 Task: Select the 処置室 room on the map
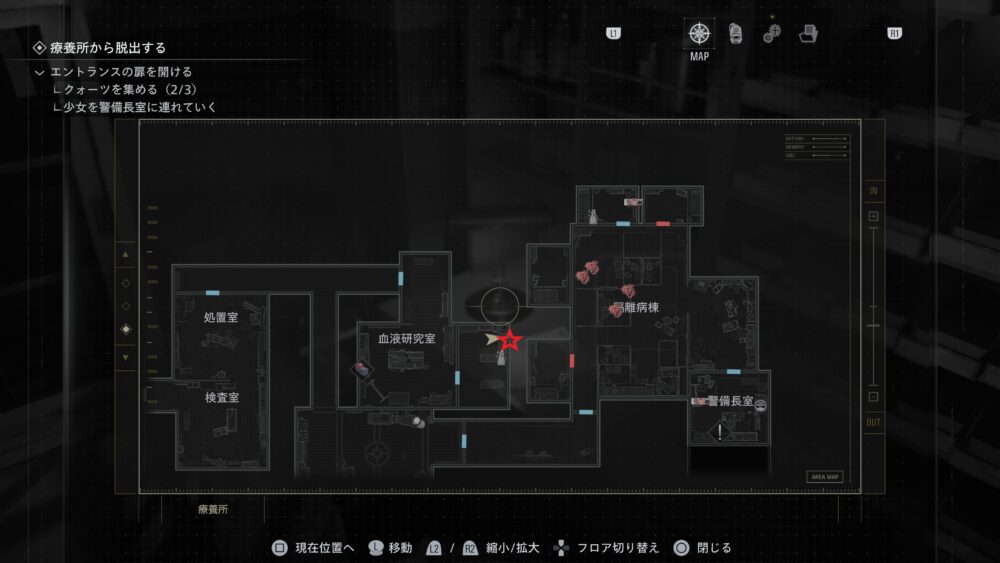pos(220,317)
